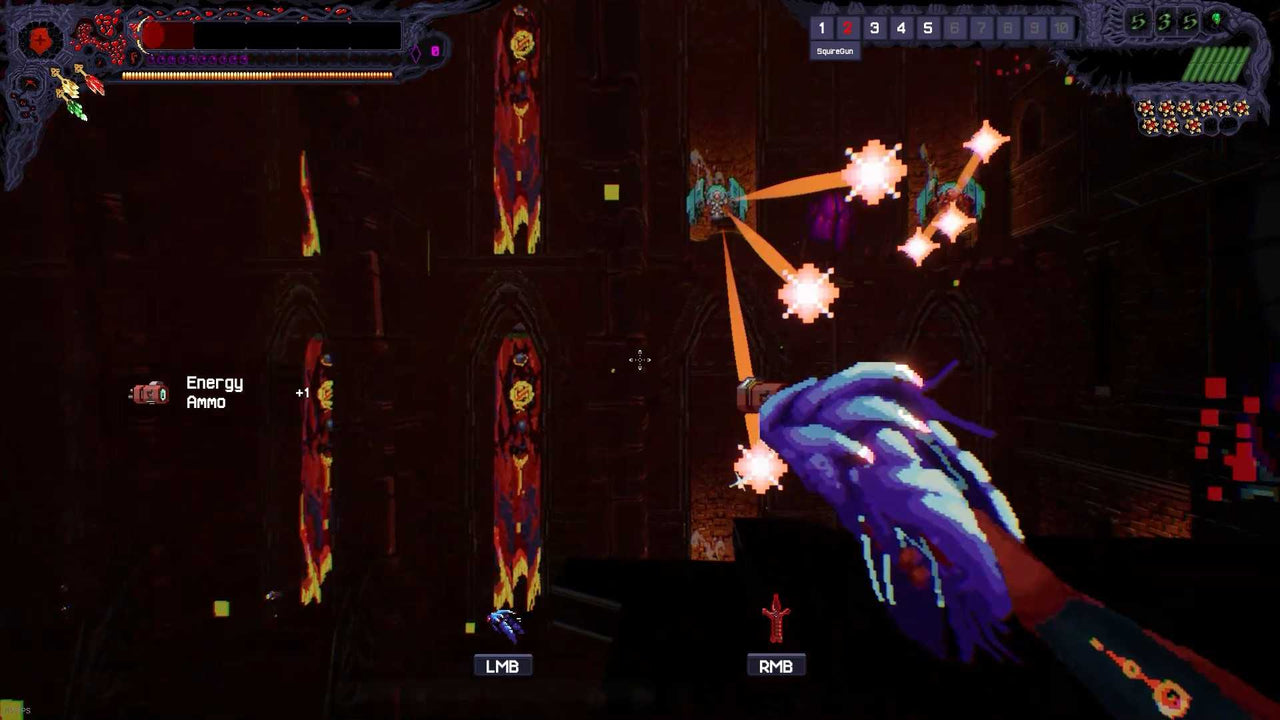The height and width of the screenshot is (720, 1280).
Task: Click the blue creature LMB attack icon
Action: pyautogui.click(x=503, y=621)
